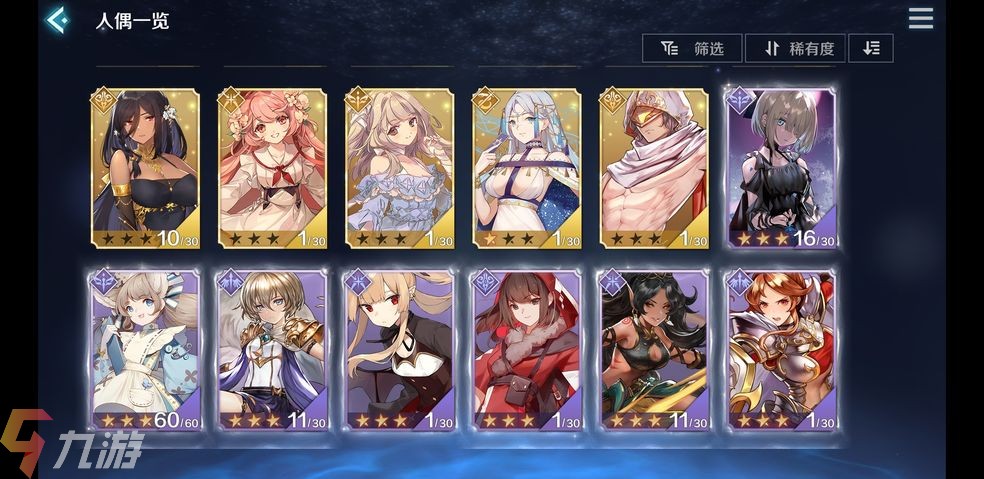The image size is (984, 479).
Task: Open the 筛选 filter options
Action: (692, 48)
